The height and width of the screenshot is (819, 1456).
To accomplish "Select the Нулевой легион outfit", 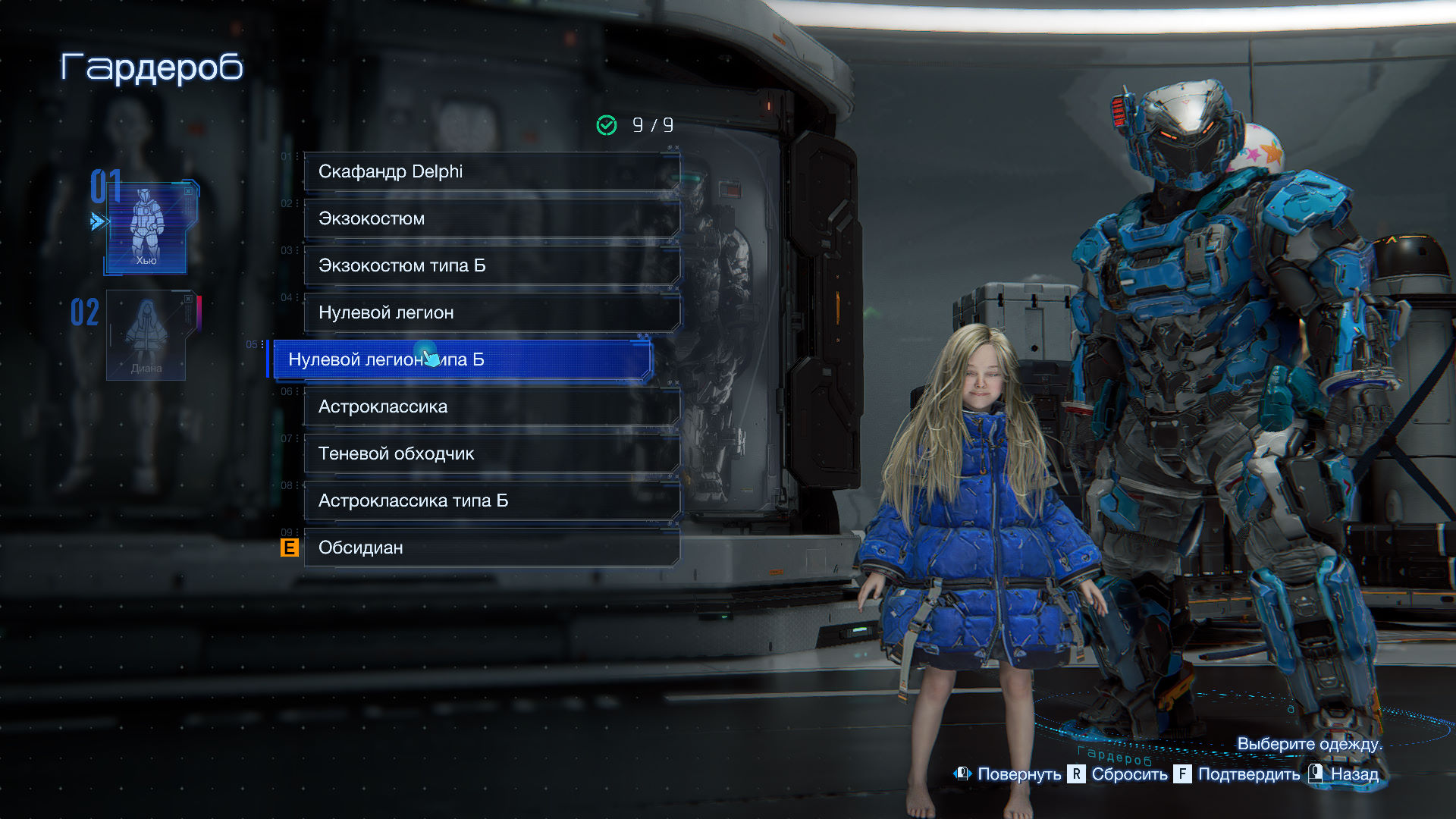I will (x=491, y=312).
